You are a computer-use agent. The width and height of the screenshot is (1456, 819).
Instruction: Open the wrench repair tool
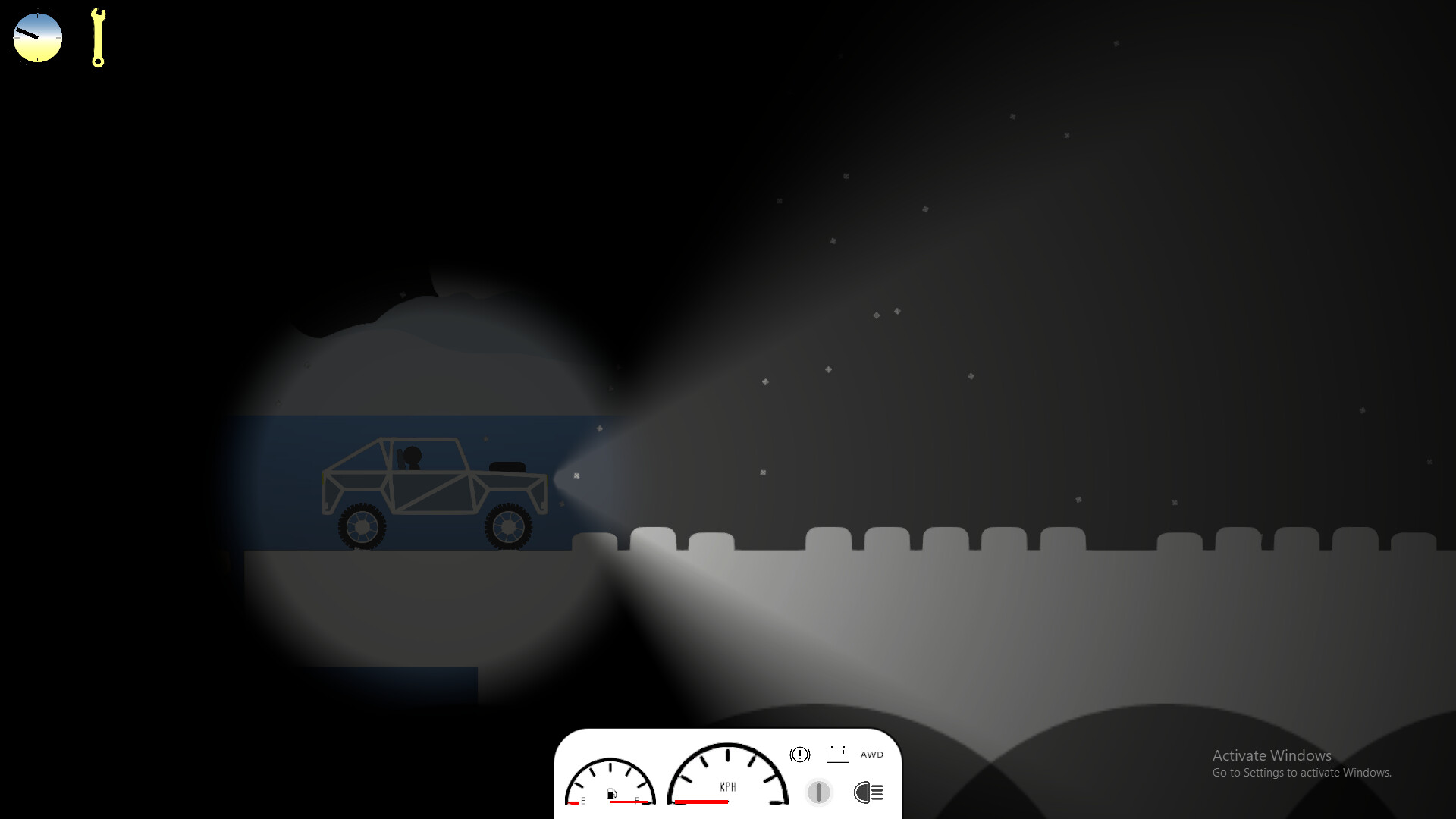coord(97,38)
